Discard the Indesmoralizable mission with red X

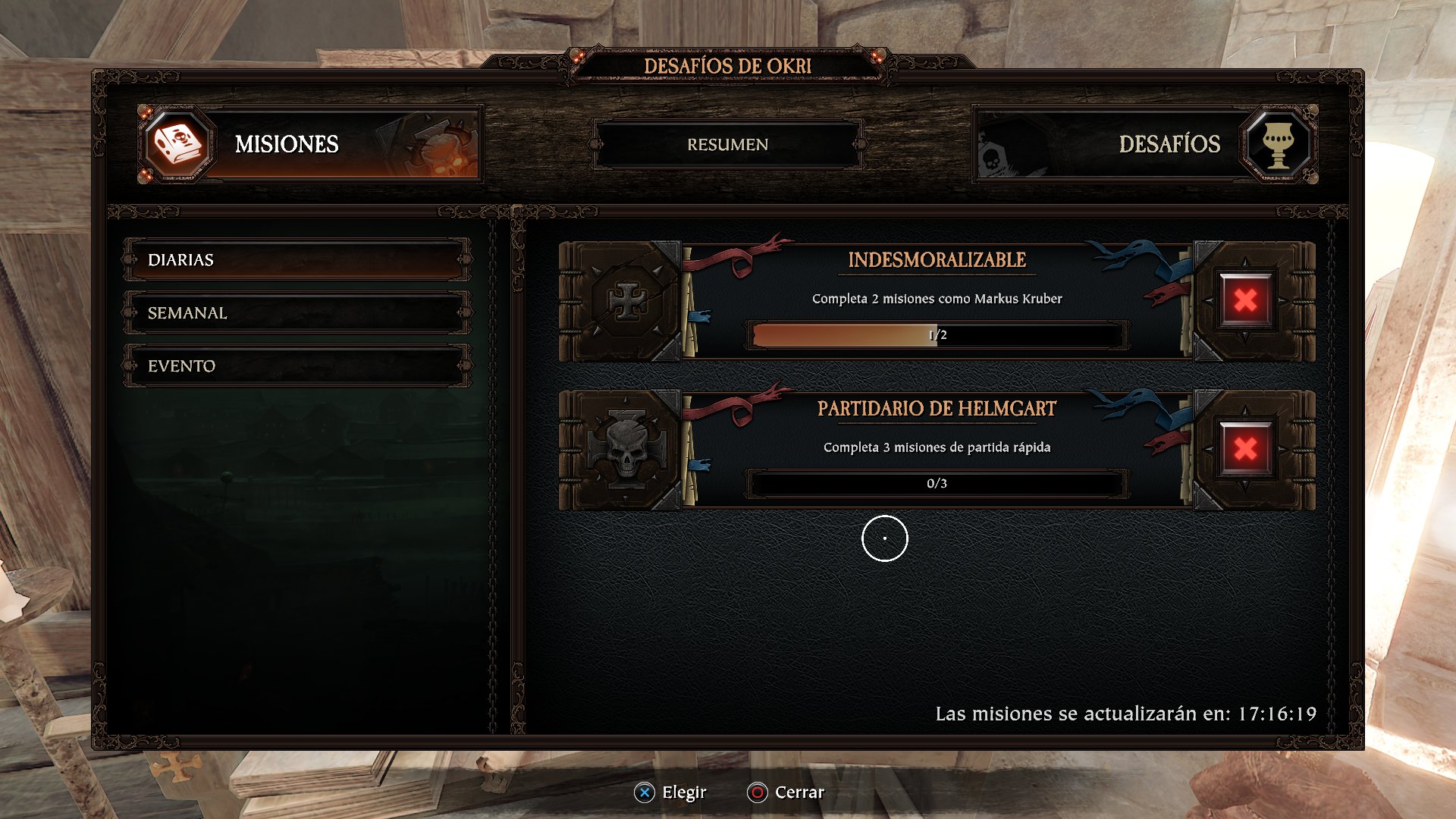[x=1245, y=300]
